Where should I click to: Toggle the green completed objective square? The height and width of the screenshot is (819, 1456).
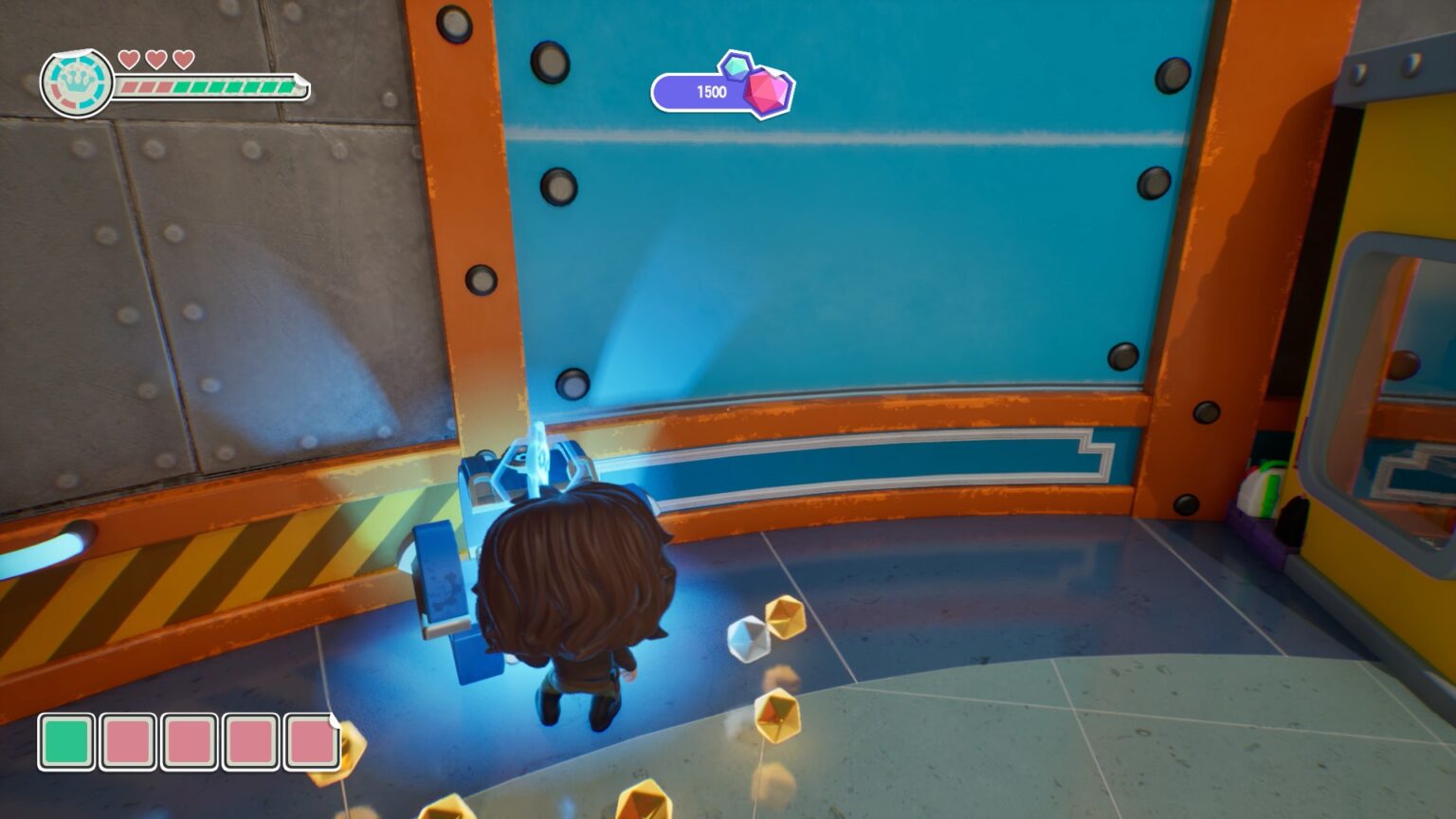[x=65, y=743]
